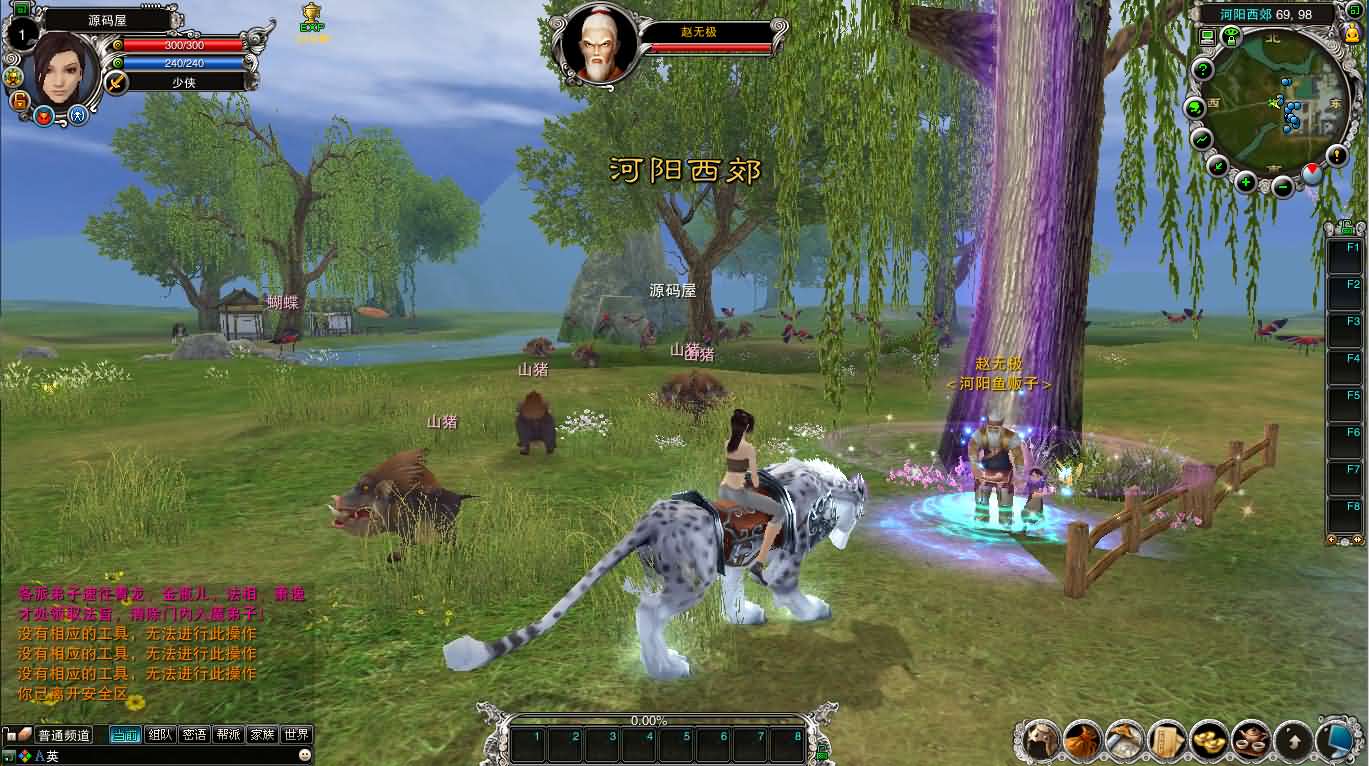Open the emoticon smiley face picker
This screenshot has height=766, width=1369.
click(x=305, y=755)
